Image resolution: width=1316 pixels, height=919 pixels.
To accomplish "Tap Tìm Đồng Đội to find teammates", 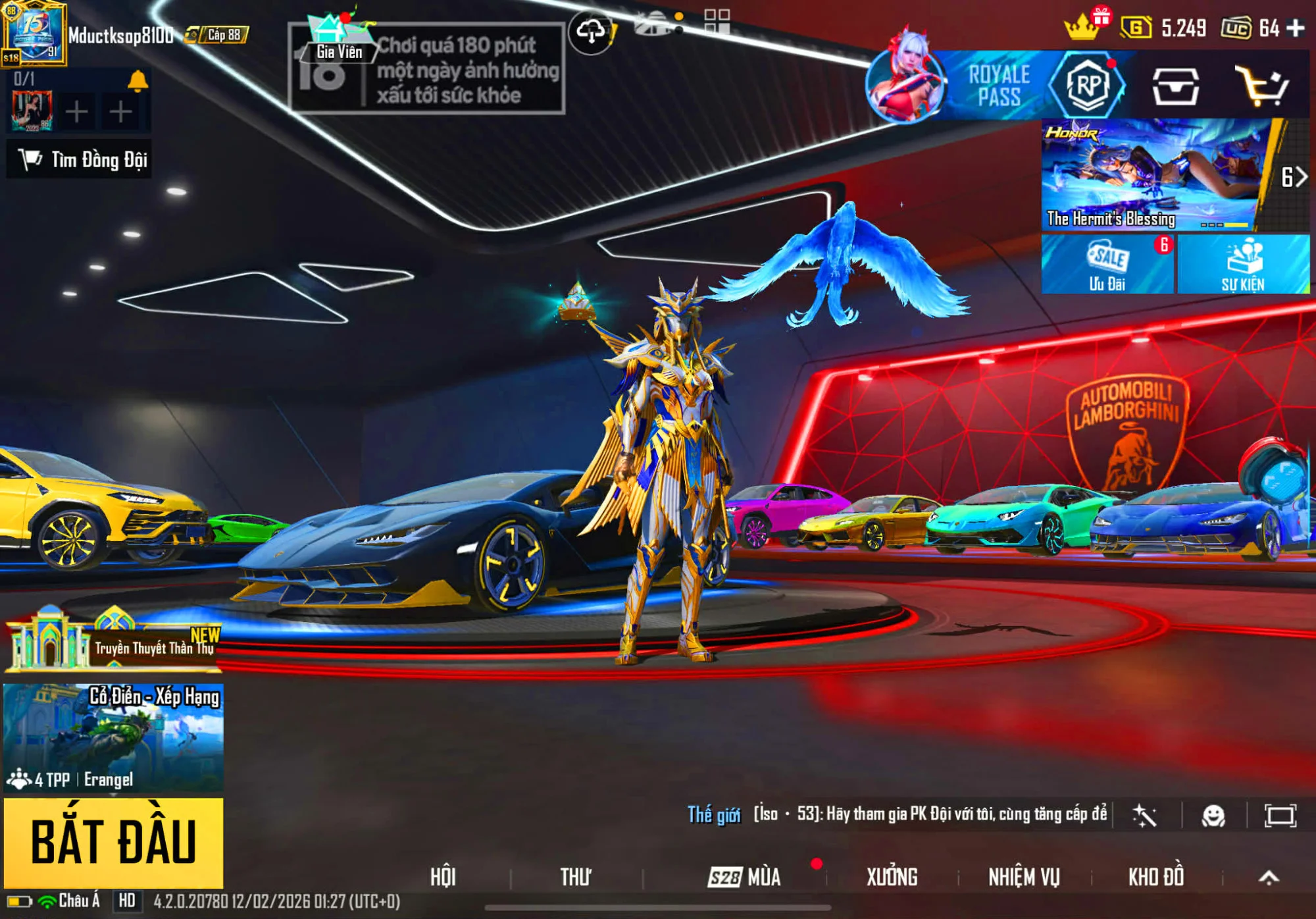I will tap(80, 159).
